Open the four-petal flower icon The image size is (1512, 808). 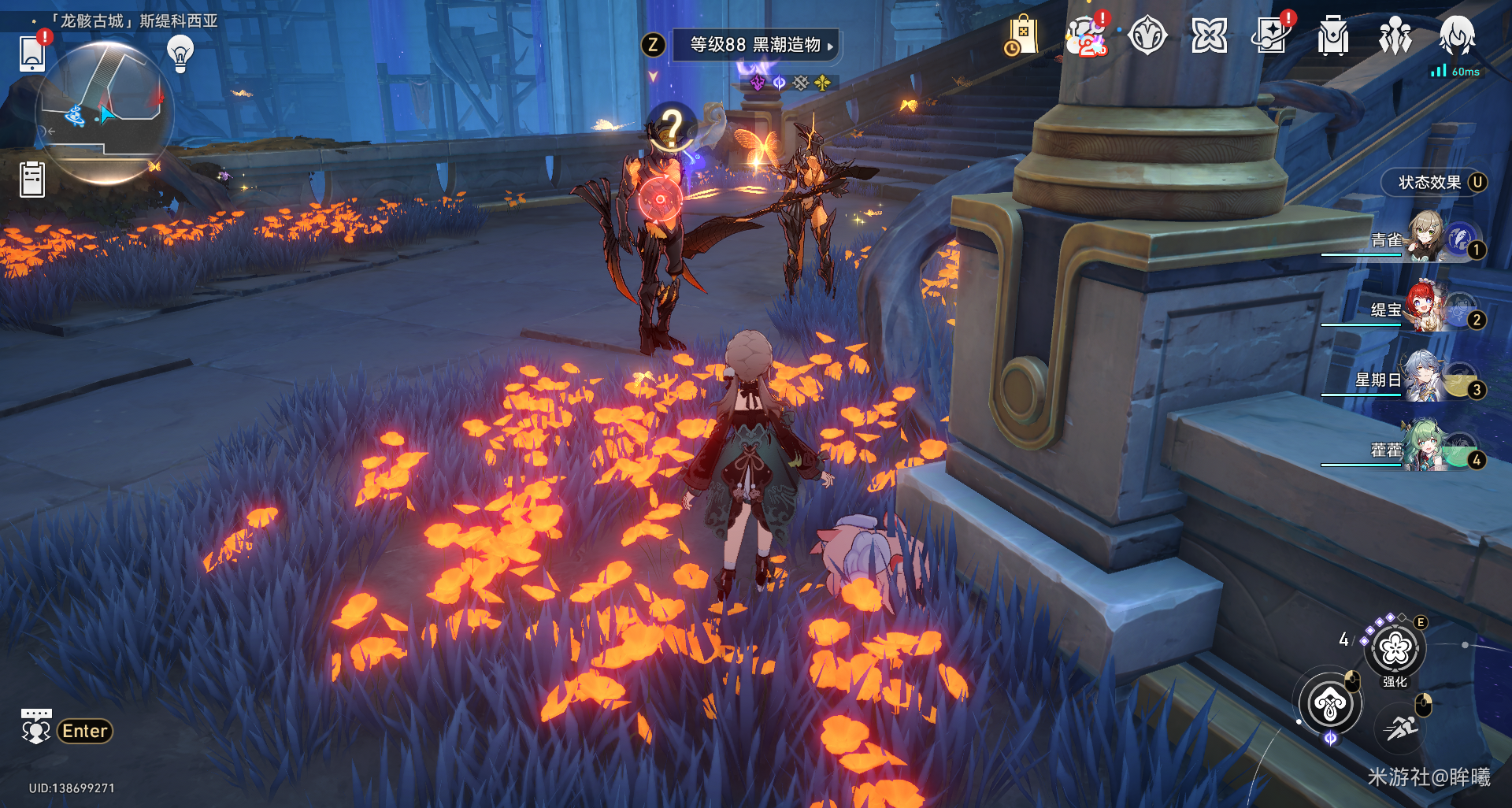1209,36
